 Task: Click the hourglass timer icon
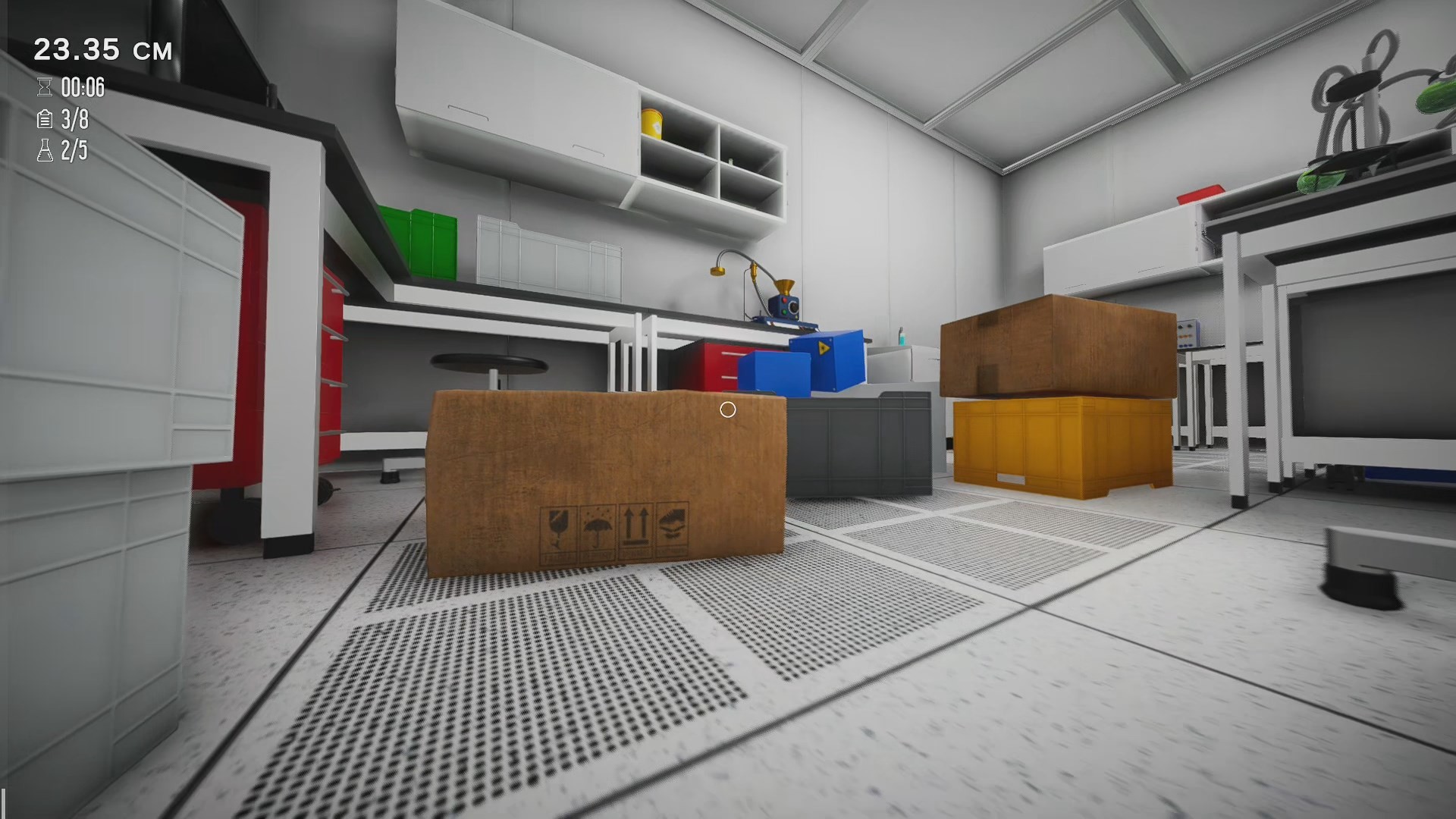coord(45,88)
